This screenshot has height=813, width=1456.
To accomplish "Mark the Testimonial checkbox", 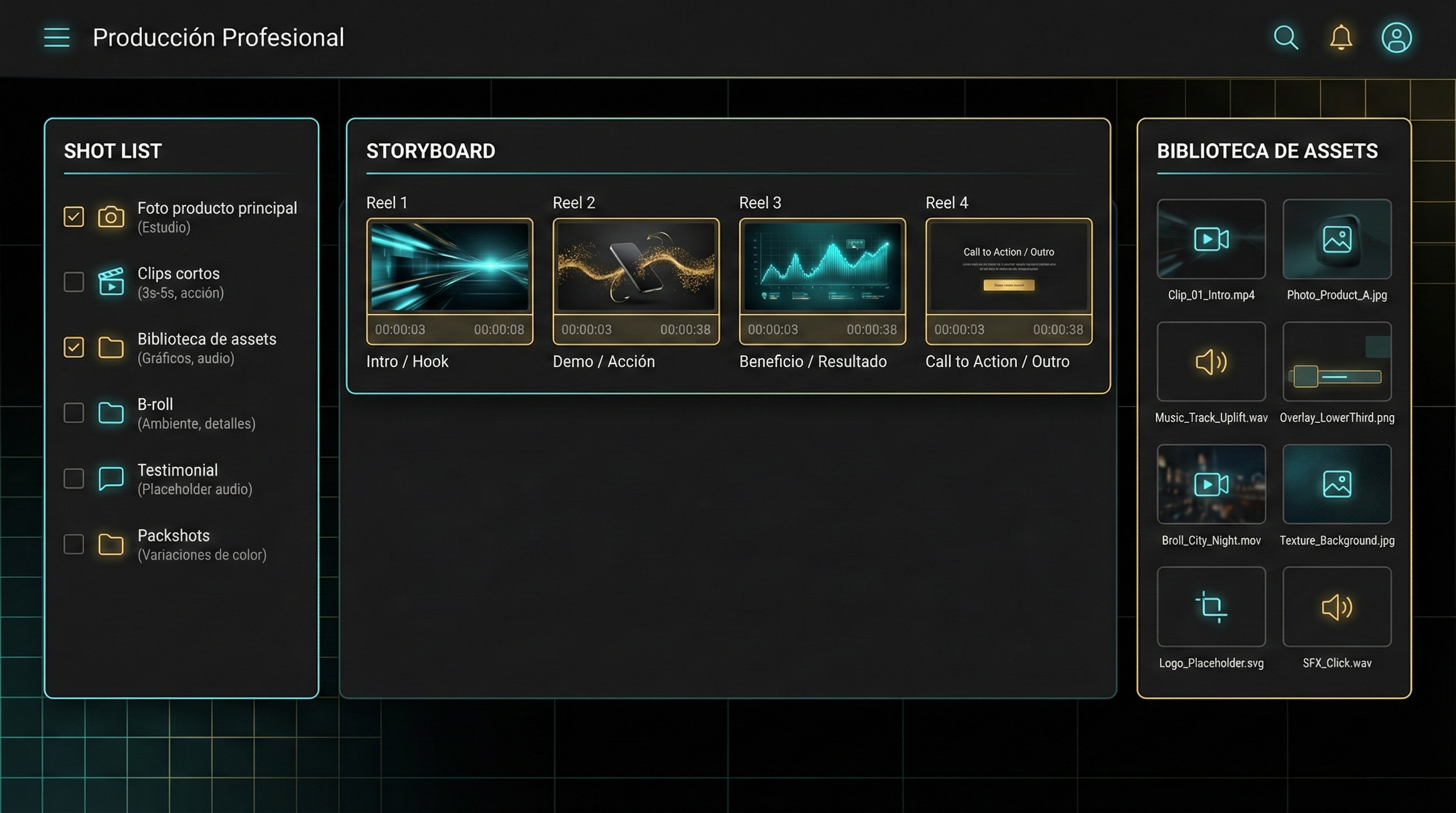I will coord(74,478).
